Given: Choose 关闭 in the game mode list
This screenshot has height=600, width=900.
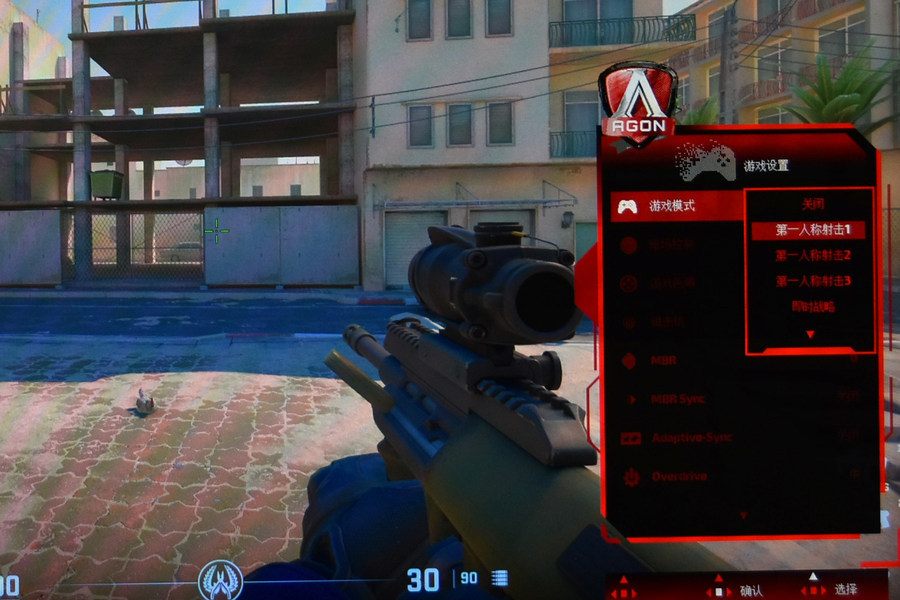Looking at the screenshot, I should (811, 204).
